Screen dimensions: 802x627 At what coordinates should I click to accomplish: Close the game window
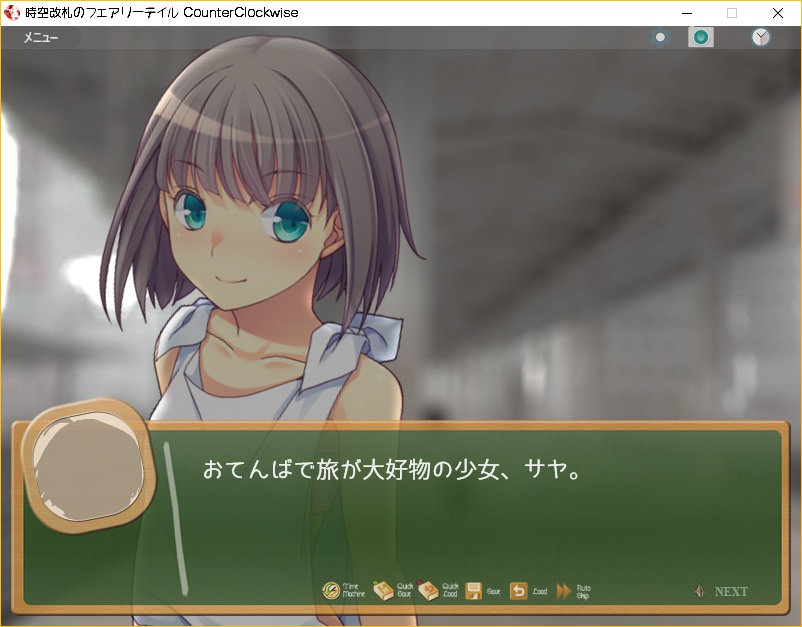(x=778, y=13)
